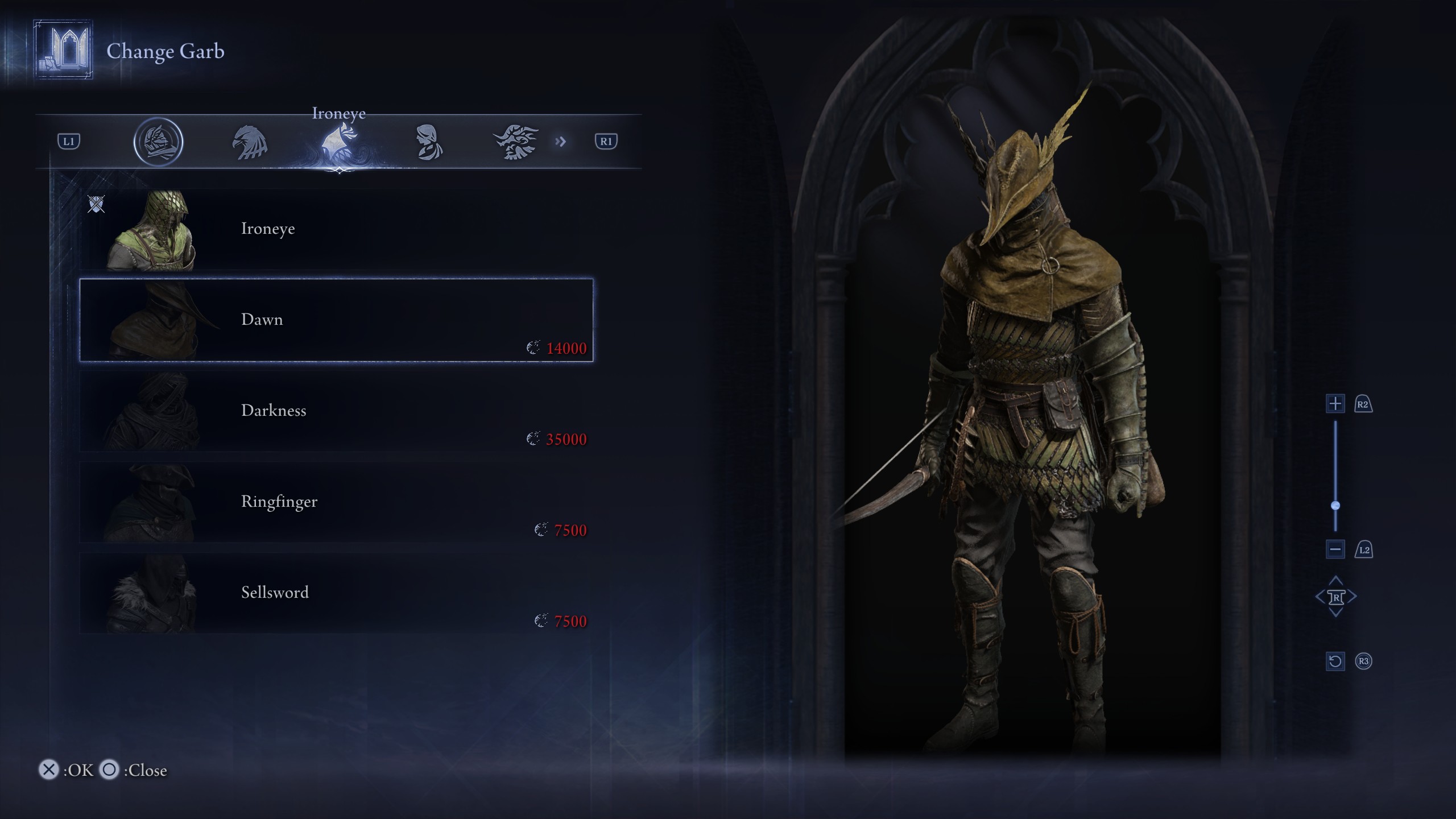Select the horned beast character tab
The image size is (1456, 819).
pyautogui.click(x=516, y=142)
